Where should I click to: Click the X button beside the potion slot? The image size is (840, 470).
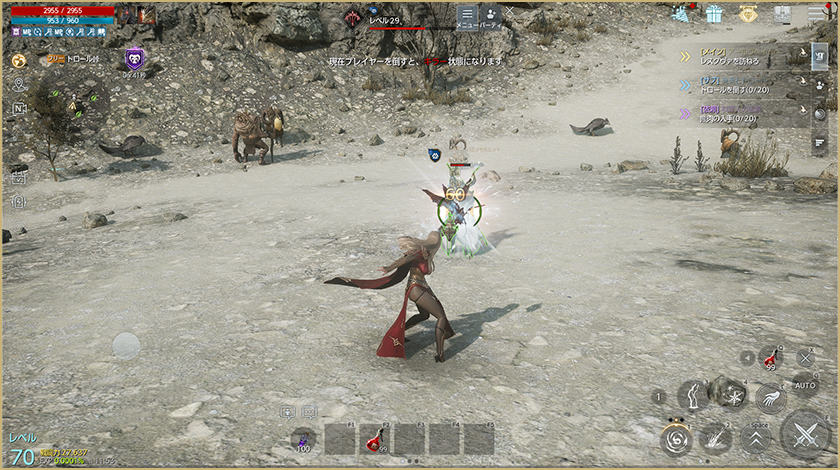pyautogui.click(x=806, y=357)
